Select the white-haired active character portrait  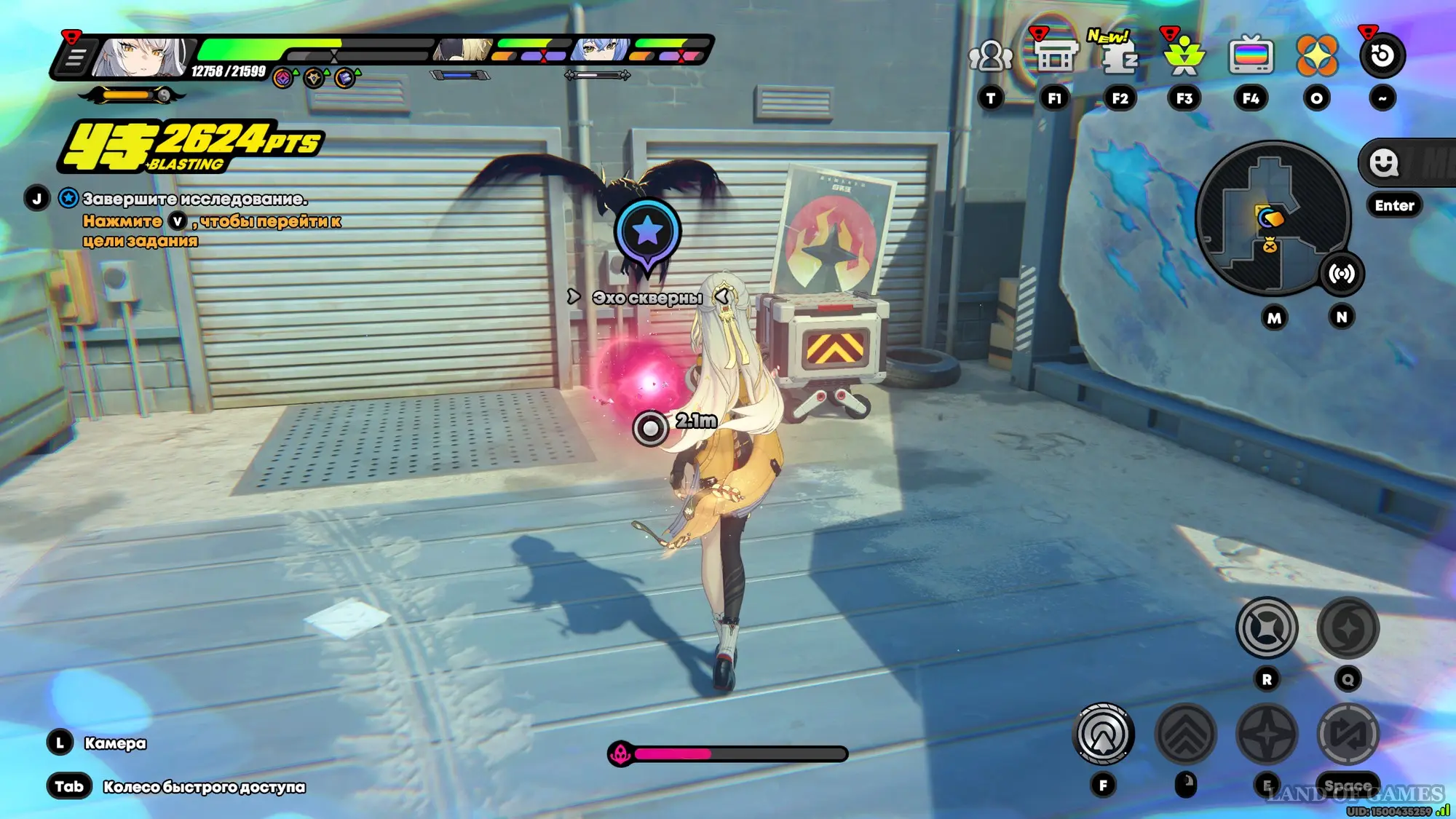(x=142, y=57)
